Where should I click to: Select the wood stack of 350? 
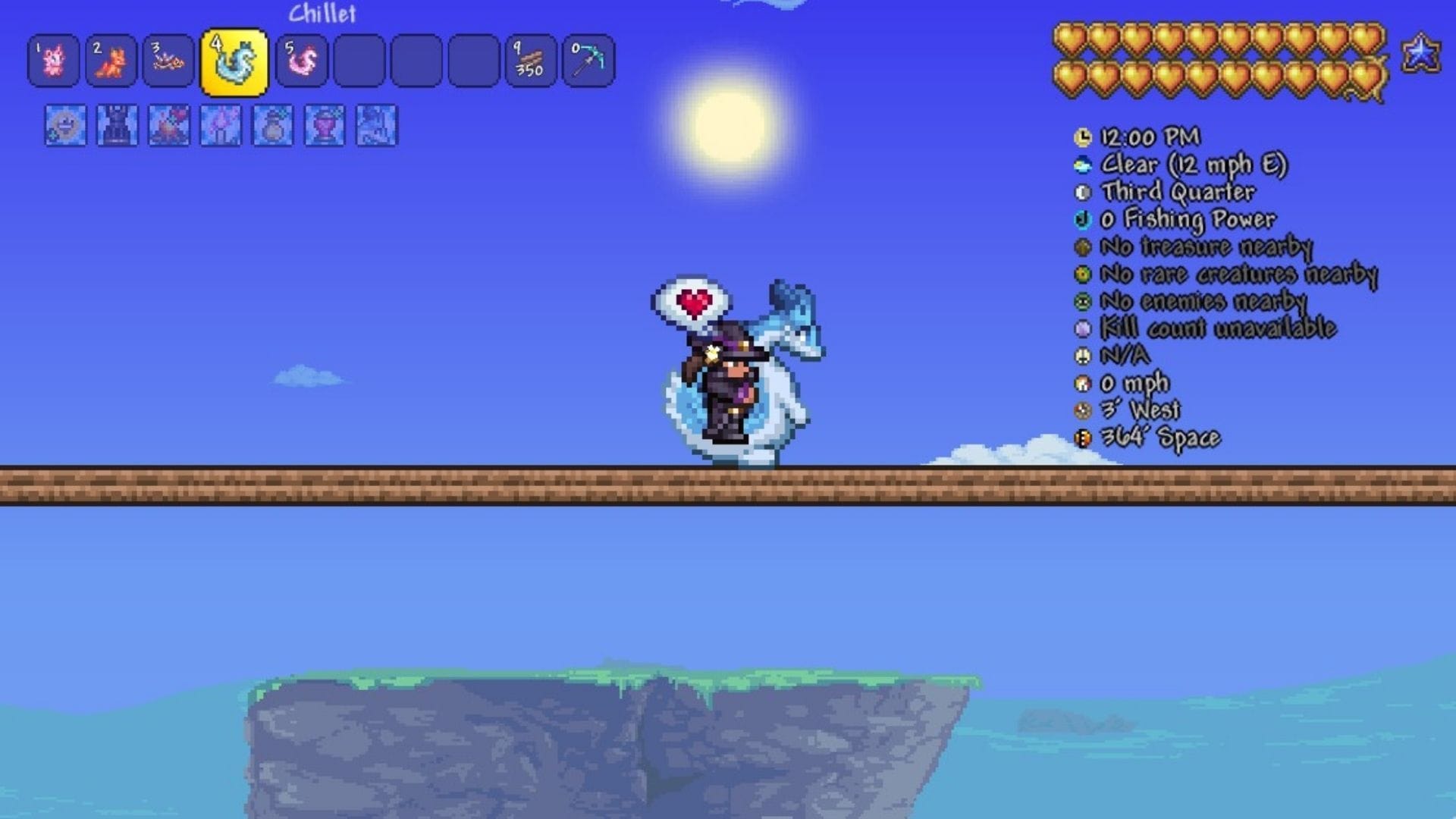pos(531,61)
